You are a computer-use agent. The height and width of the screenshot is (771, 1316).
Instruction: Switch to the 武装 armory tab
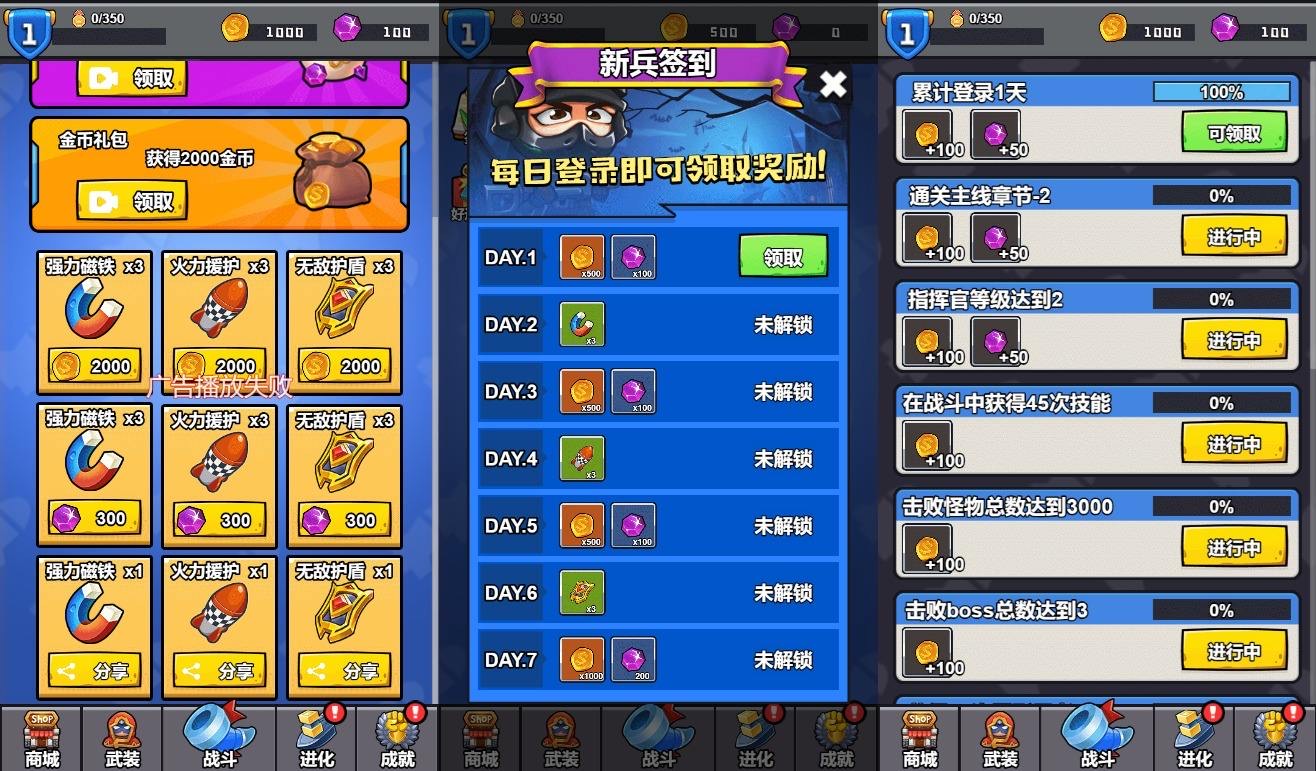121,736
